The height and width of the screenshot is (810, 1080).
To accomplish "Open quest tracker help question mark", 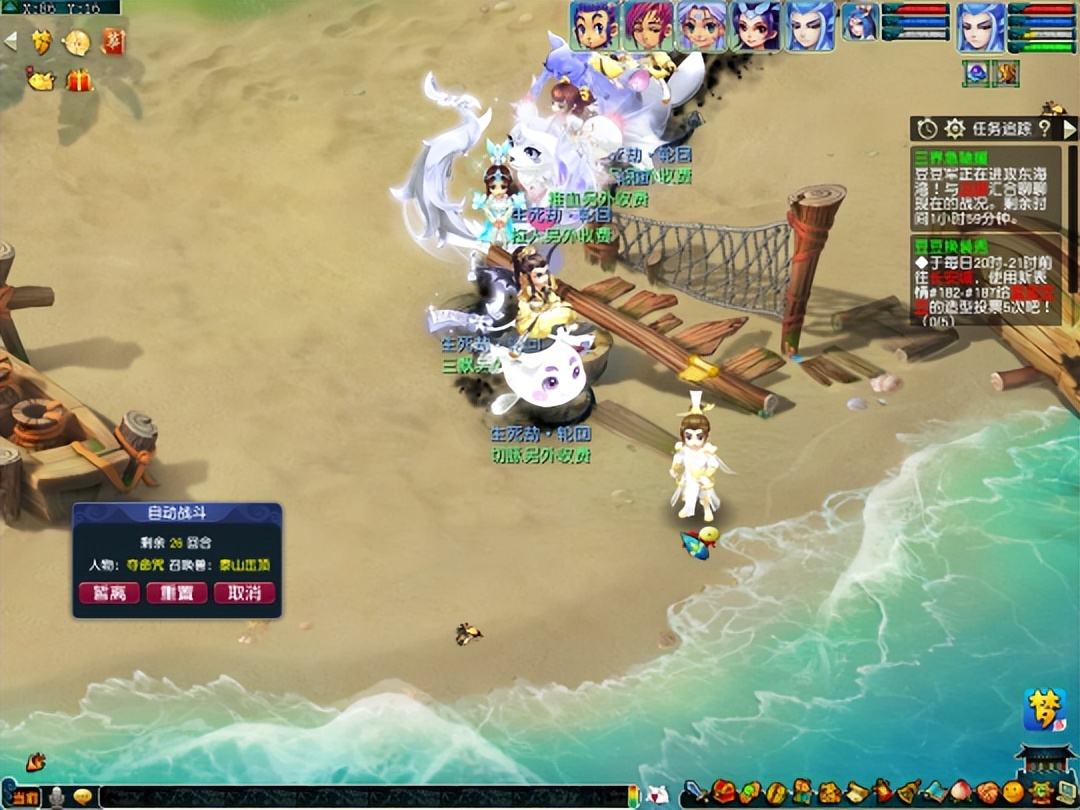I will (x=1044, y=129).
